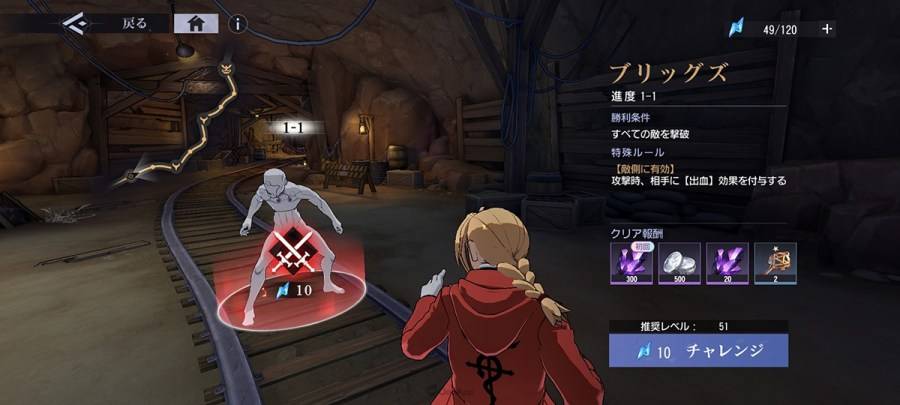Add more stamina with the plus button

point(826,29)
